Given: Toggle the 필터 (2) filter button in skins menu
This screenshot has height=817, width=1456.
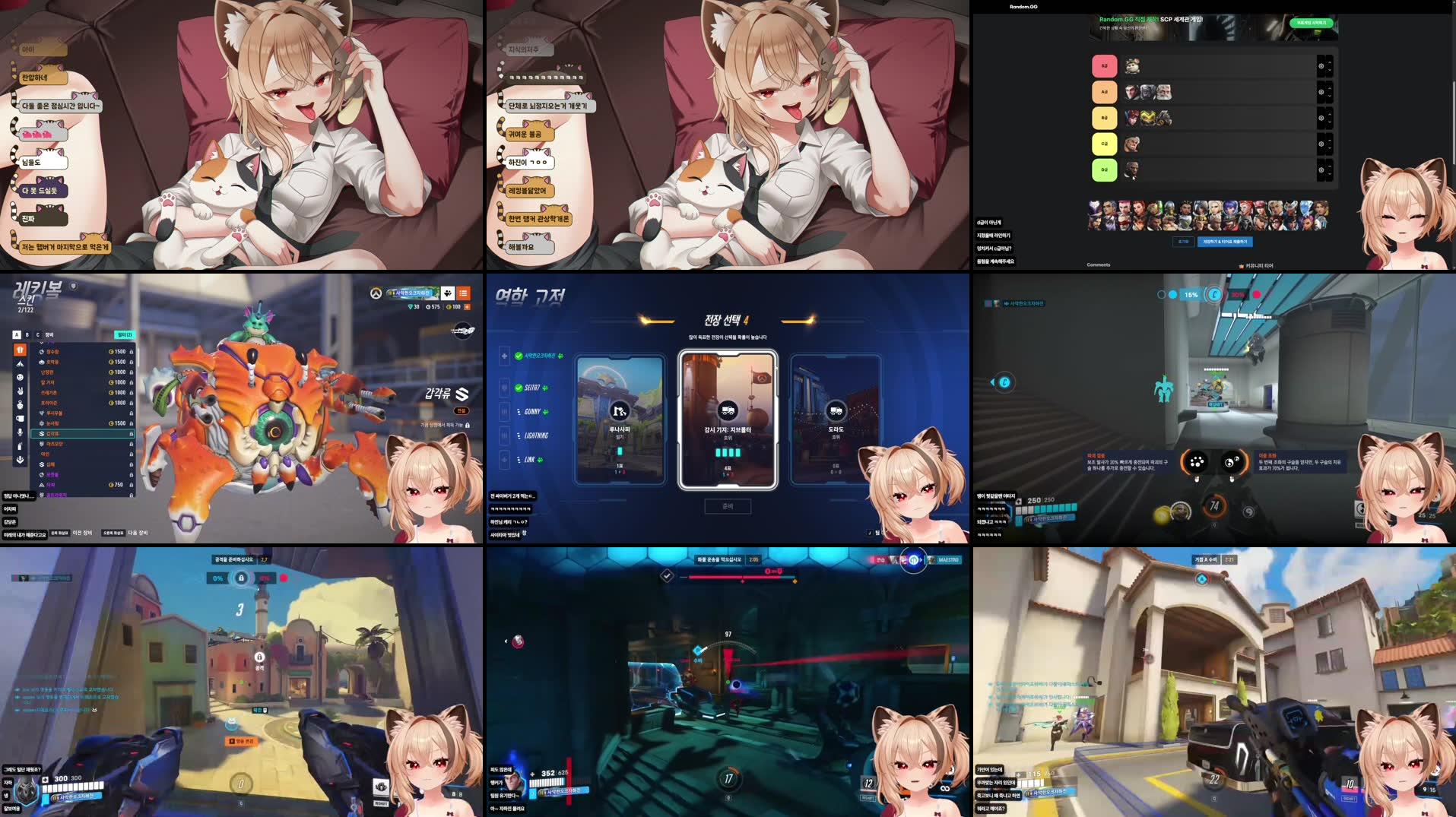Looking at the screenshot, I should tap(124, 334).
